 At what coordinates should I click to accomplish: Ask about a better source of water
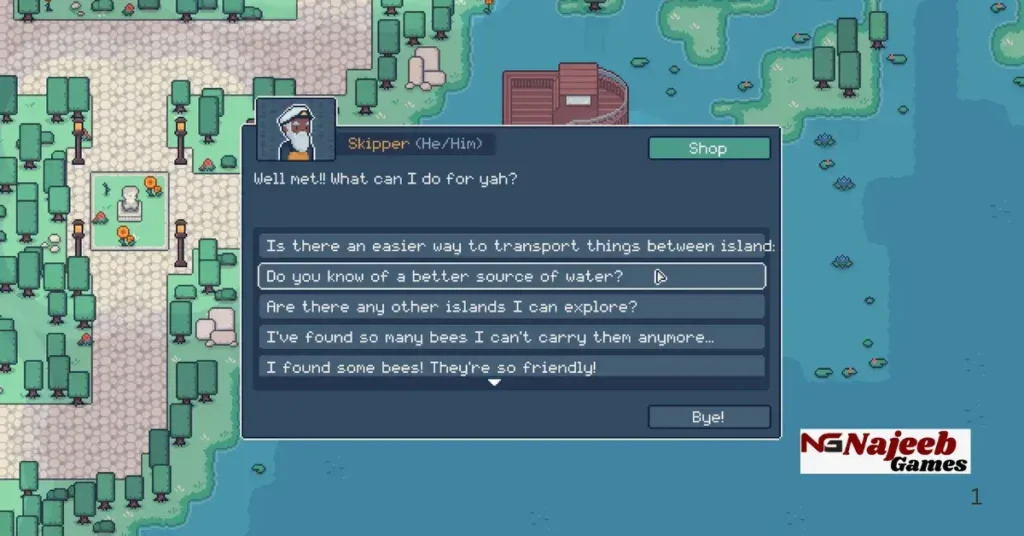coord(512,276)
